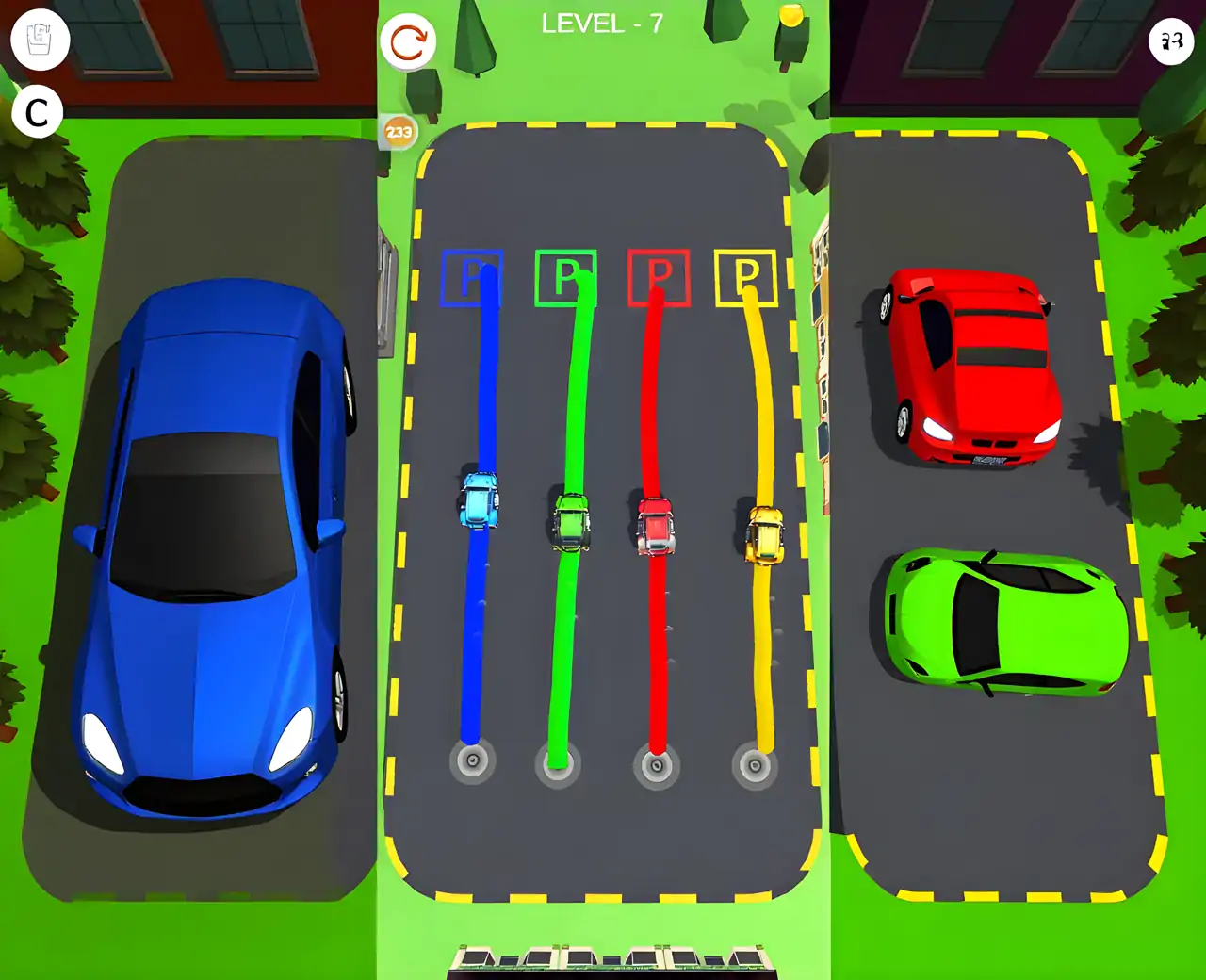The width and height of the screenshot is (1206, 980).
Task: Restart the level with the orange arrow button
Action: (x=408, y=42)
